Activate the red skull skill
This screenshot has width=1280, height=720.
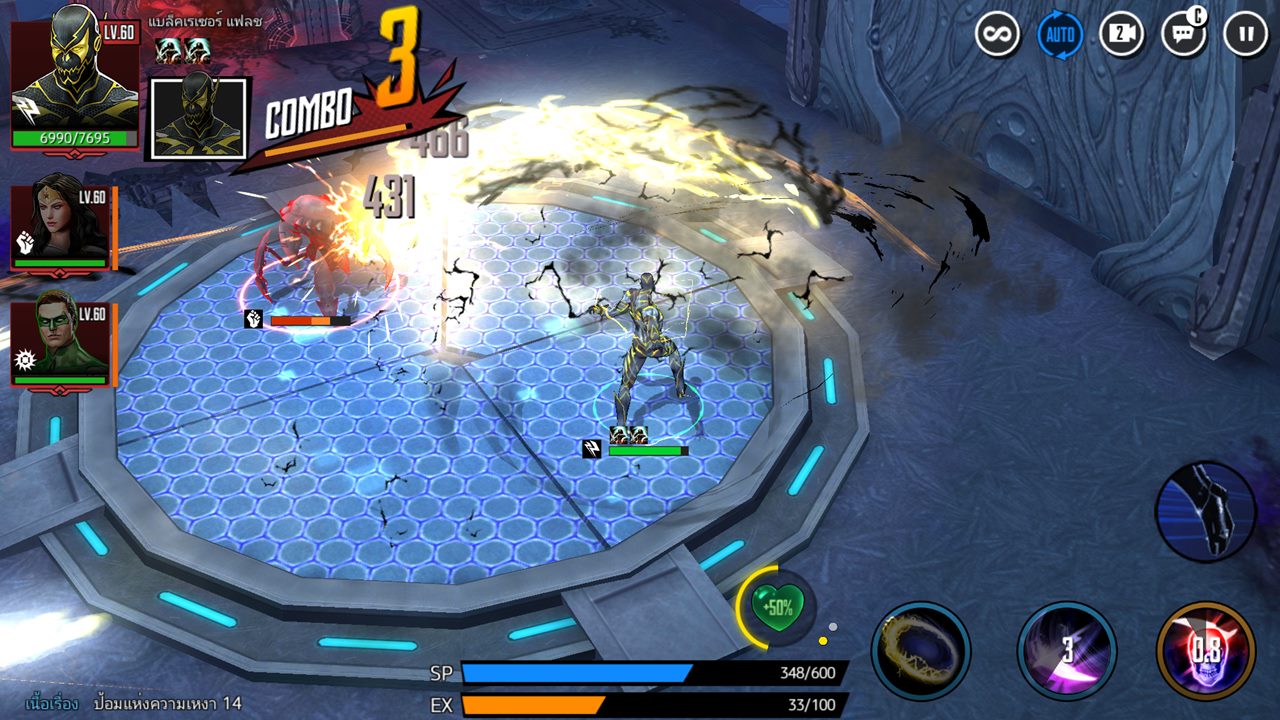(1205, 650)
